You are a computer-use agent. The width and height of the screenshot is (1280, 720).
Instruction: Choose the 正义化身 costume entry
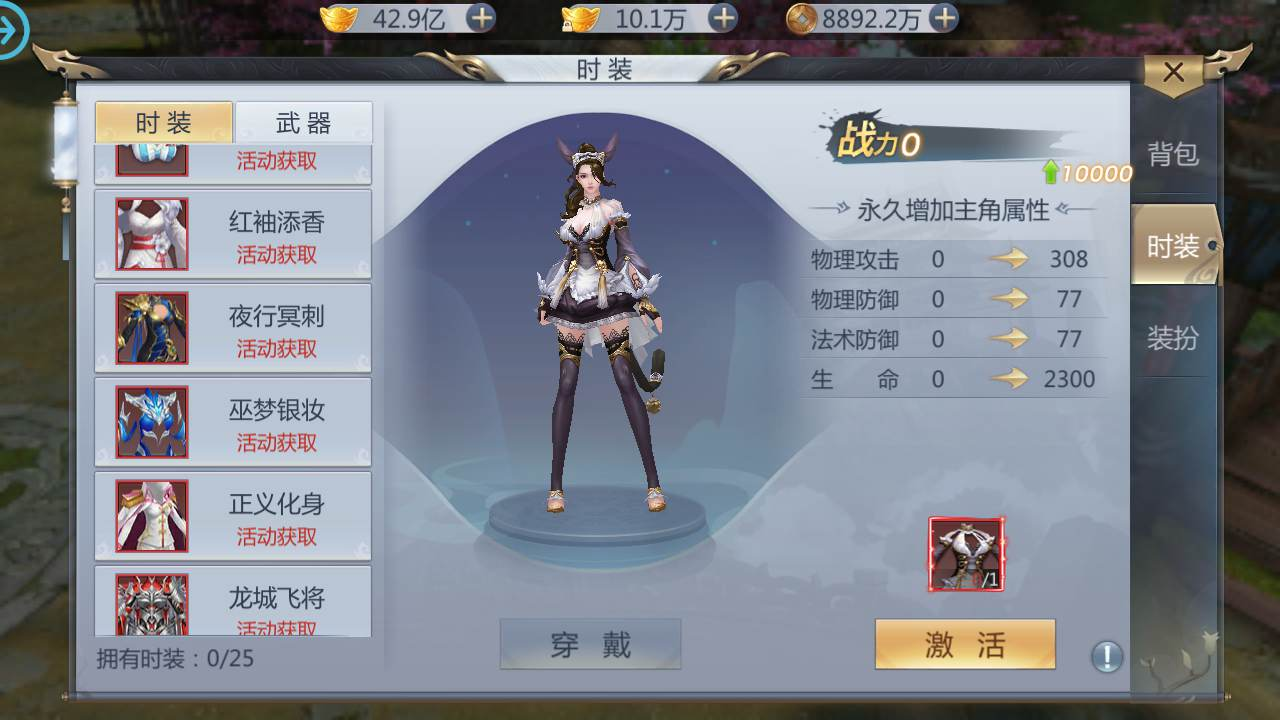tap(233, 516)
